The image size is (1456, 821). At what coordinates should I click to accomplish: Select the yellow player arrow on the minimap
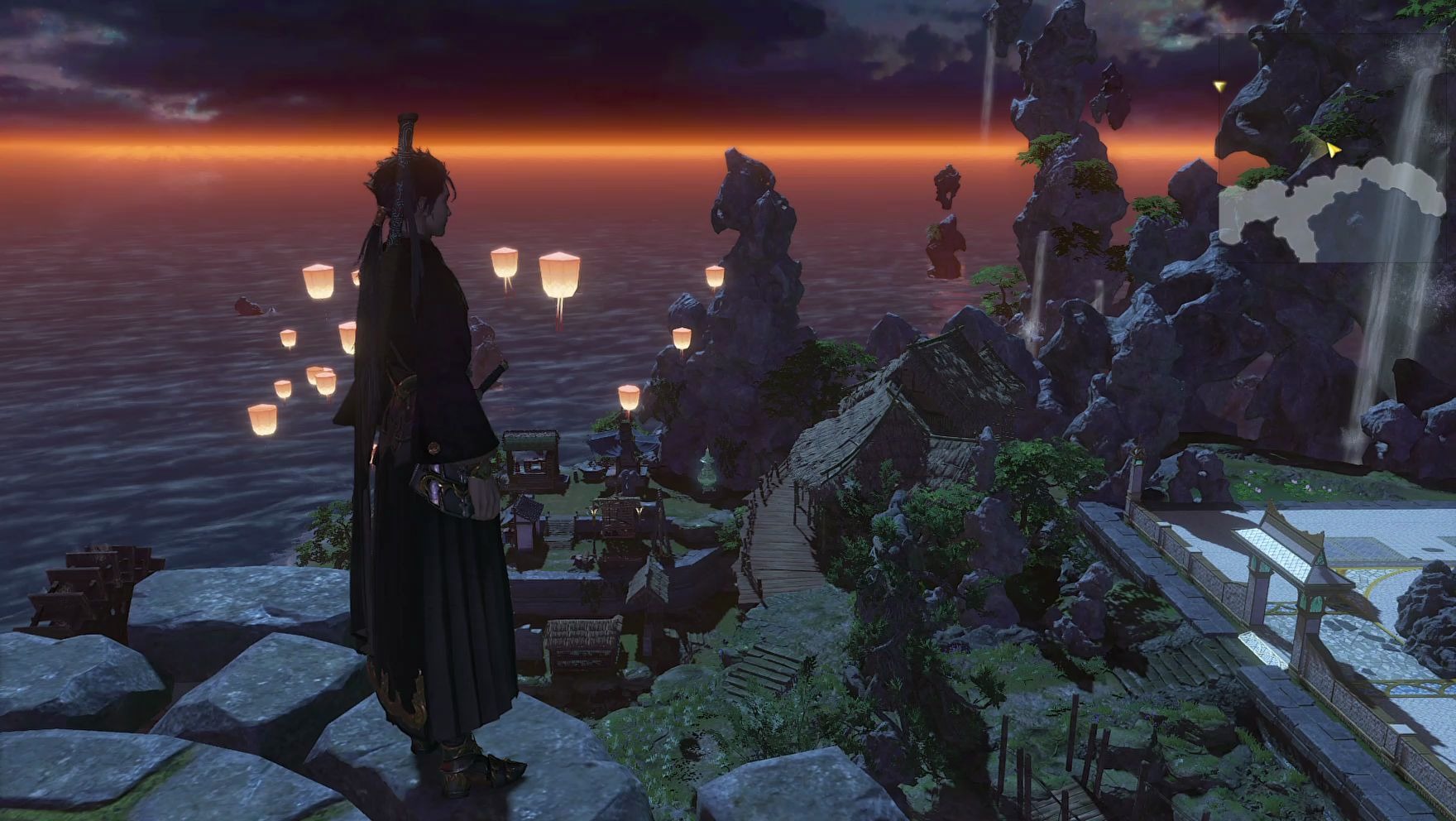click(x=1333, y=149)
